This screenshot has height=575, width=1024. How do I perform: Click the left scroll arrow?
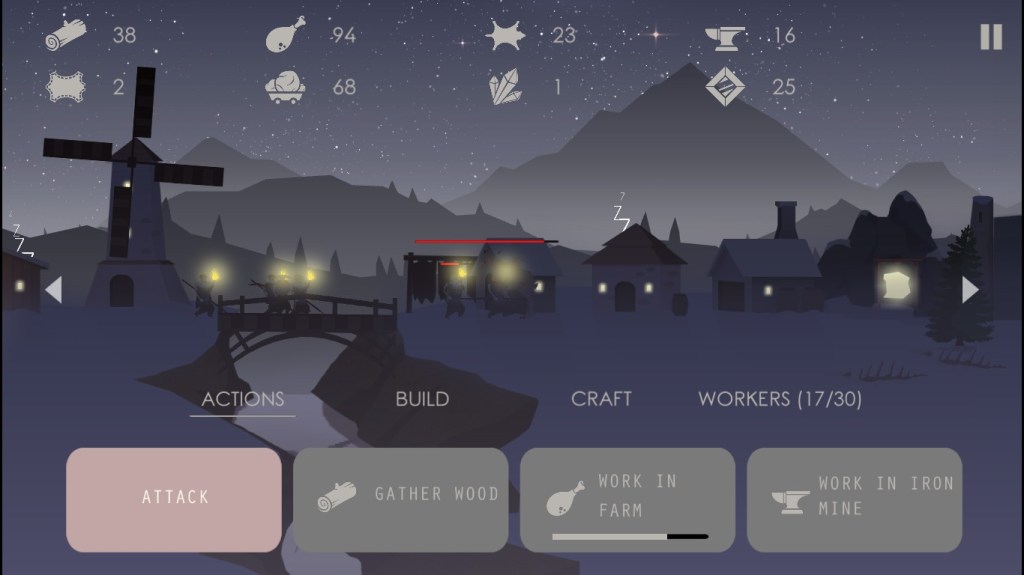click(54, 290)
